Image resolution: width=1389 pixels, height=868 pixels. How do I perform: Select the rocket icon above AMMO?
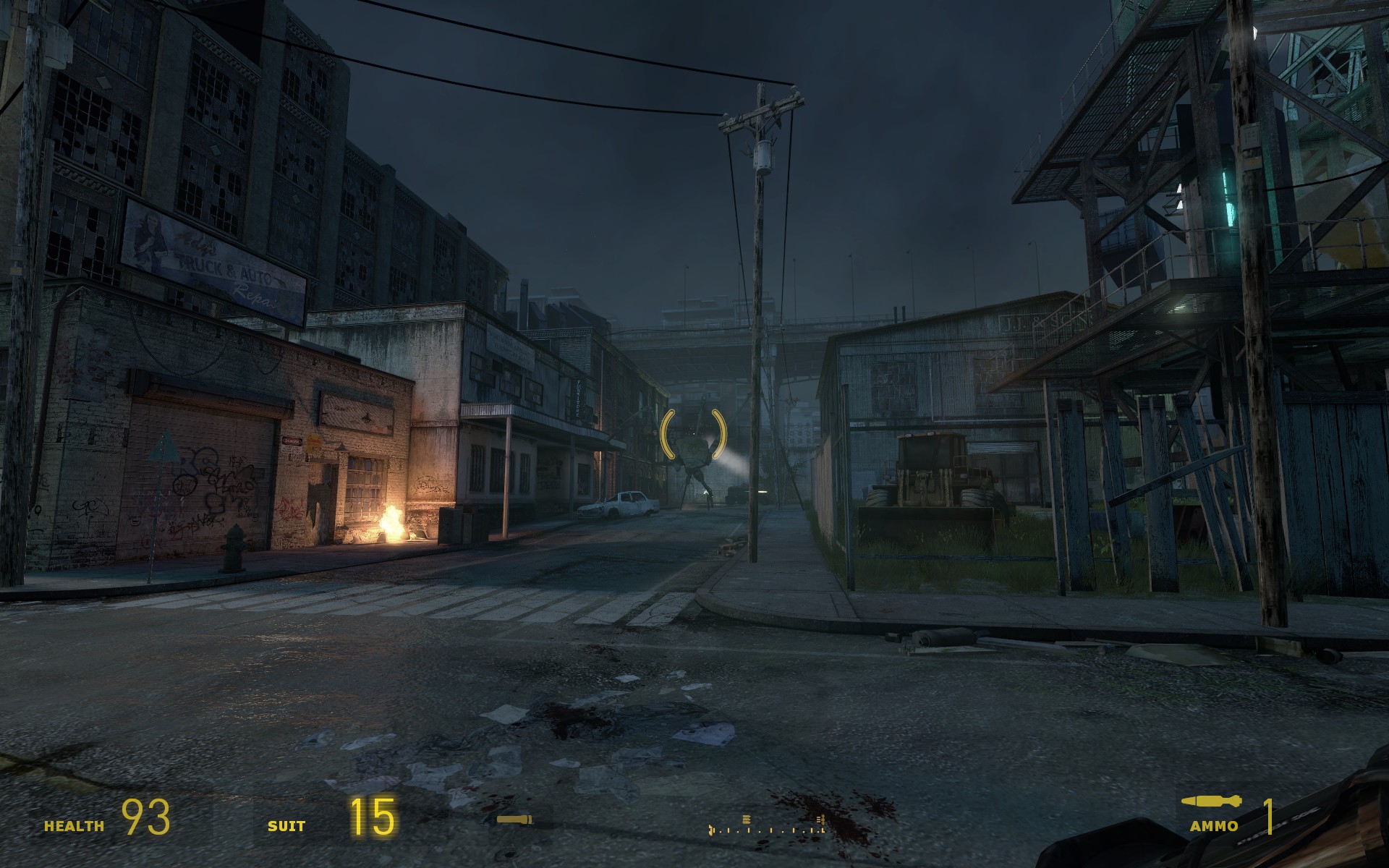(x=1212, y=801)
